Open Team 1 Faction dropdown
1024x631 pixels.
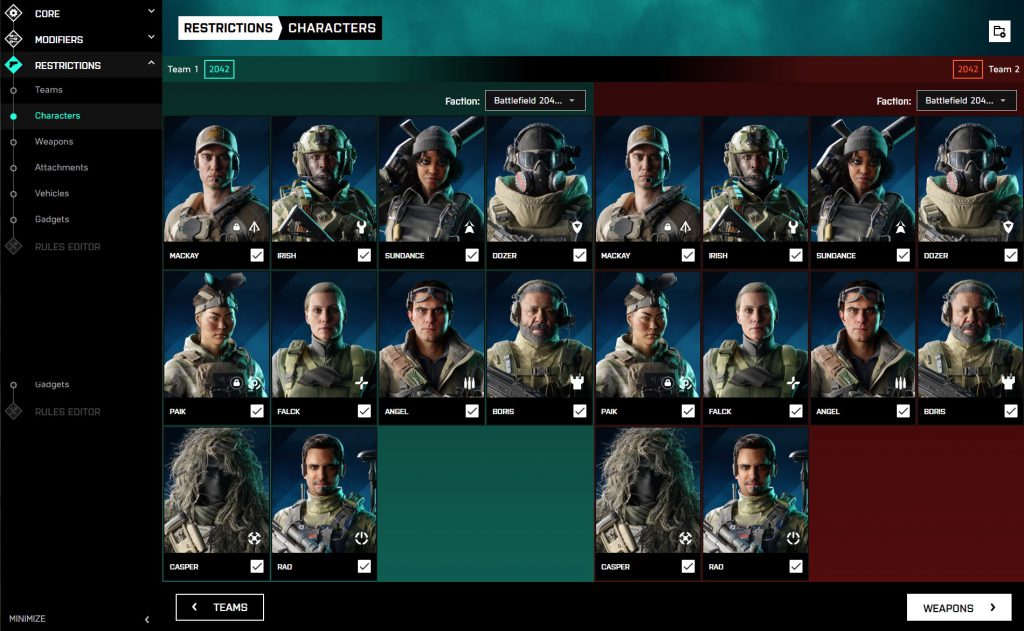tap(535, 101)
